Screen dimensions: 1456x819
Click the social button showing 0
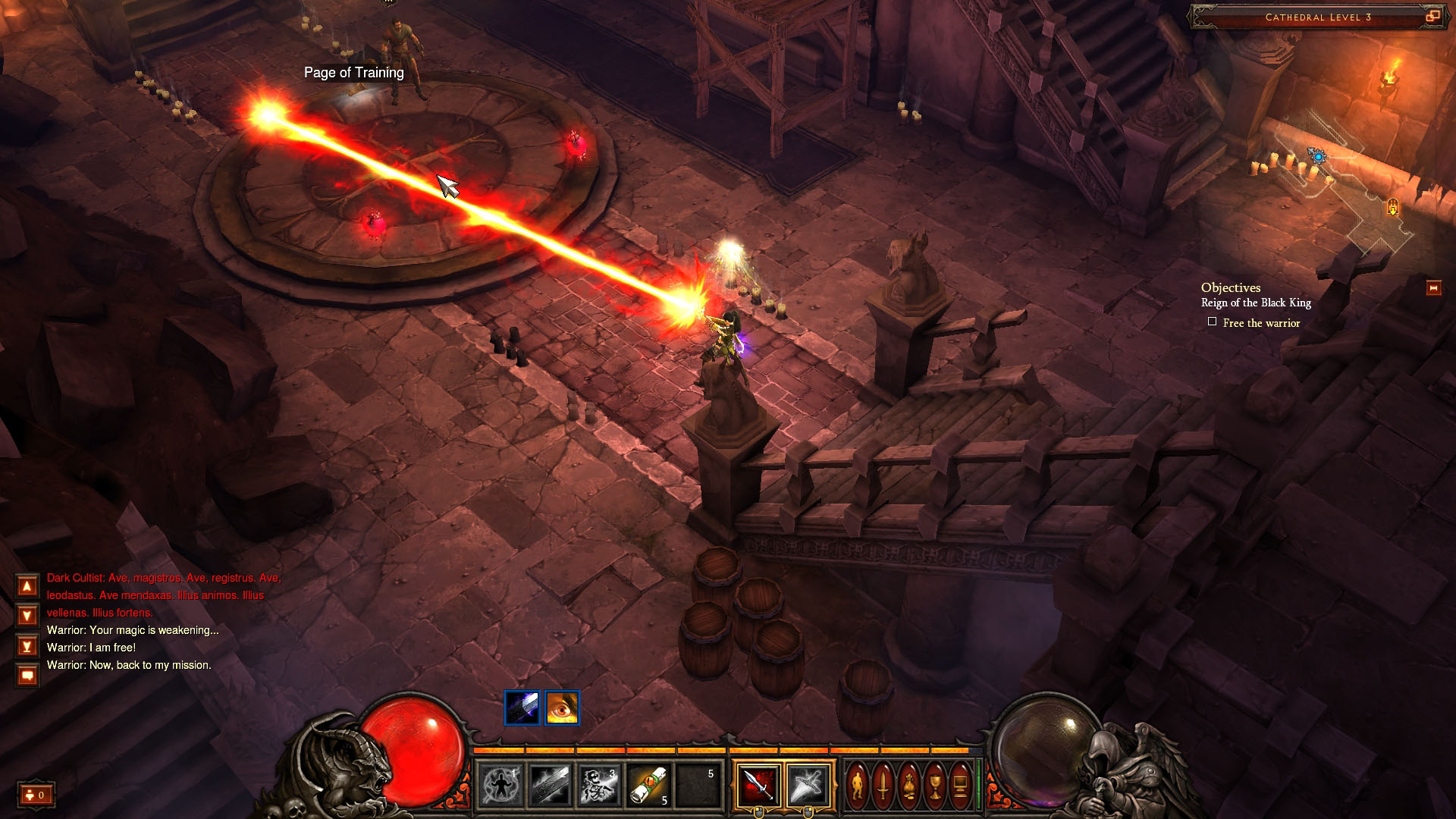click(x=36, y=795)
